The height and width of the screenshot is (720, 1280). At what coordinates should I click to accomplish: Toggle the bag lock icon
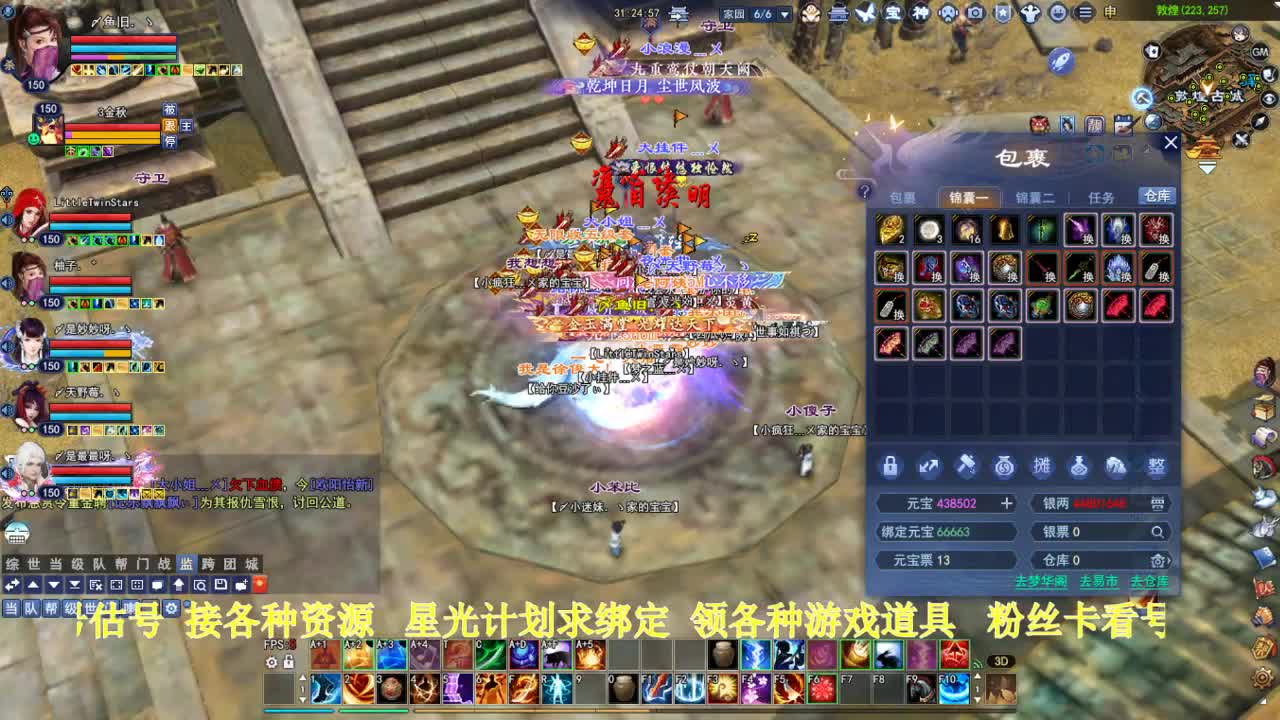click(x=890, y=466)
